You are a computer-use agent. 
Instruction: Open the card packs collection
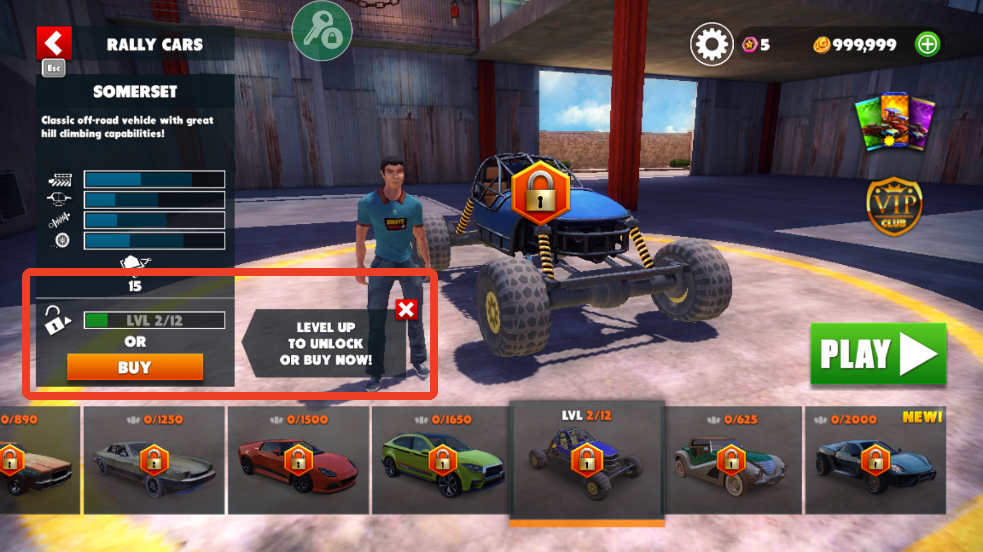[893, 124]
